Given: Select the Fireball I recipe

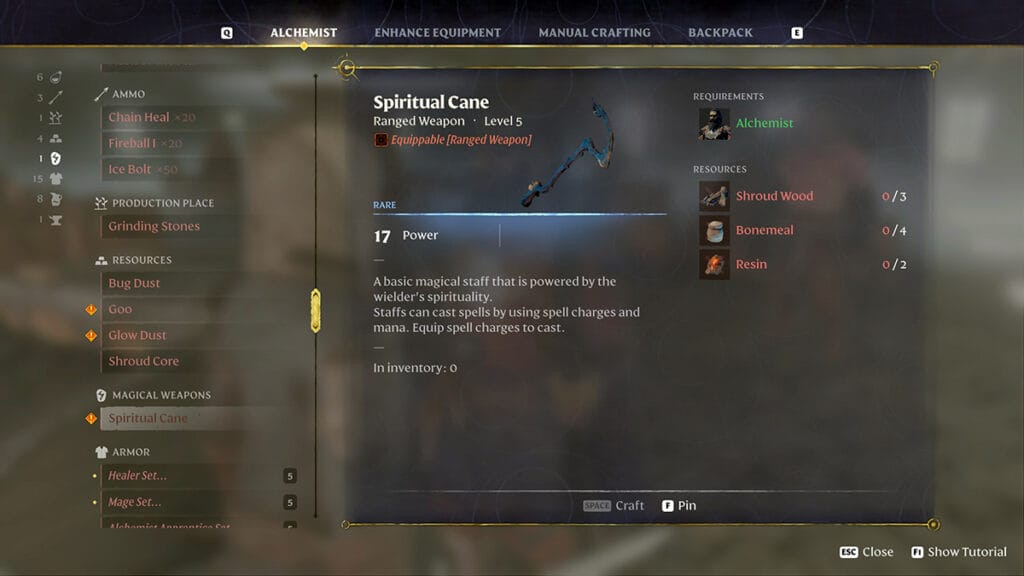Looking at the screenshot, I should click(131, 143).
